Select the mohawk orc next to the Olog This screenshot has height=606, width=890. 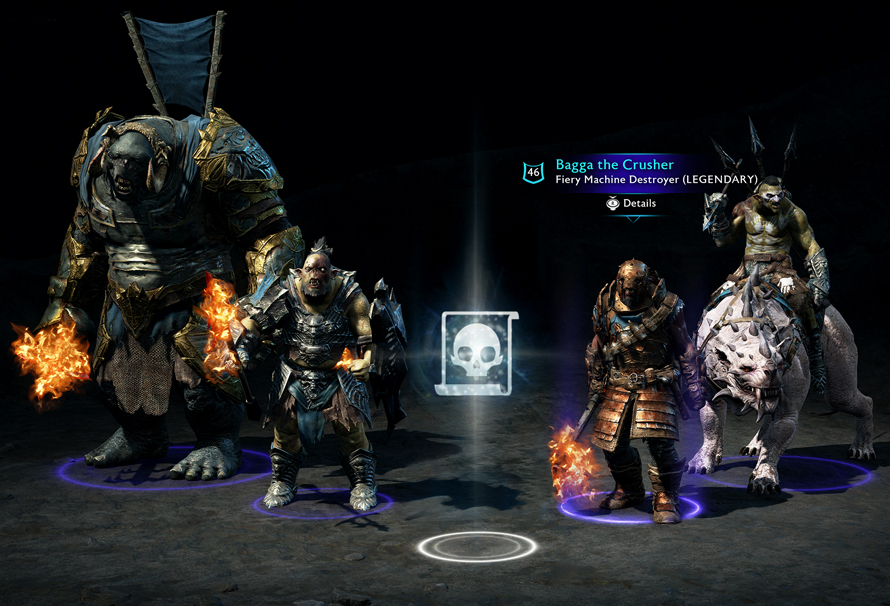coord(317,370)
